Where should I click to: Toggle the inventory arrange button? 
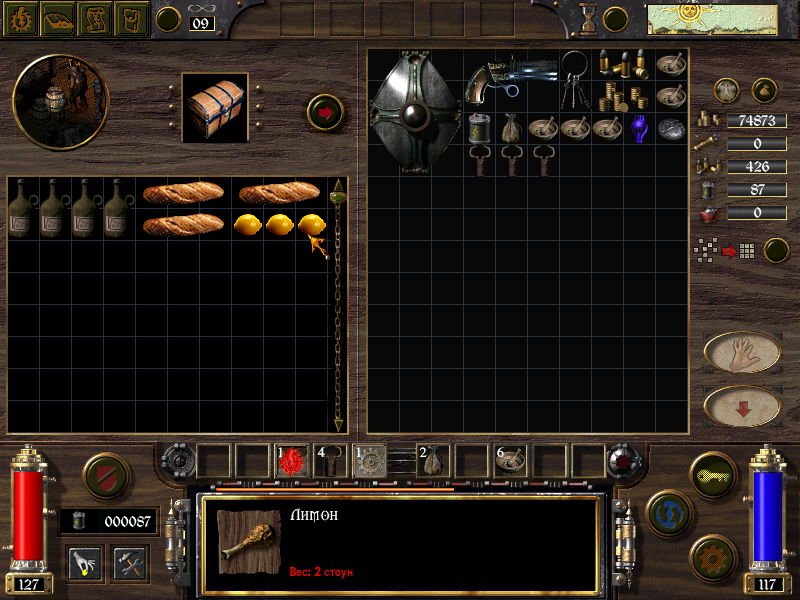click(x=776, y=250)
